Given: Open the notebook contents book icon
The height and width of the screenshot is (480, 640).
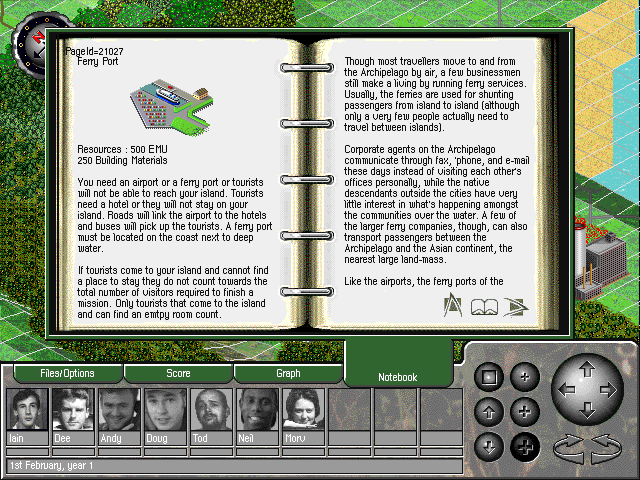Looking at the screenshot, I should 485,306.
